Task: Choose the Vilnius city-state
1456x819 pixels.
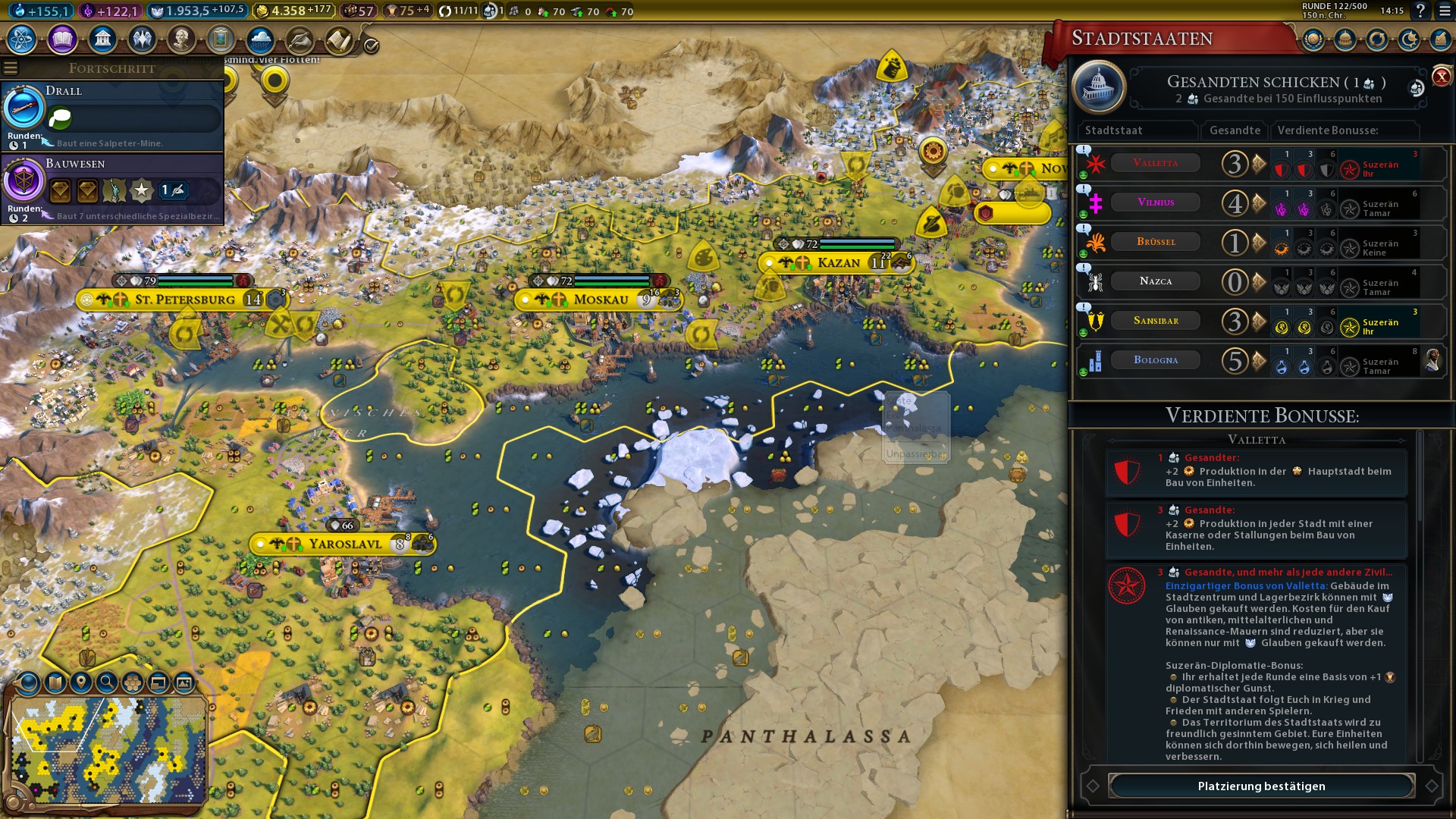Action: [1155, 202]
